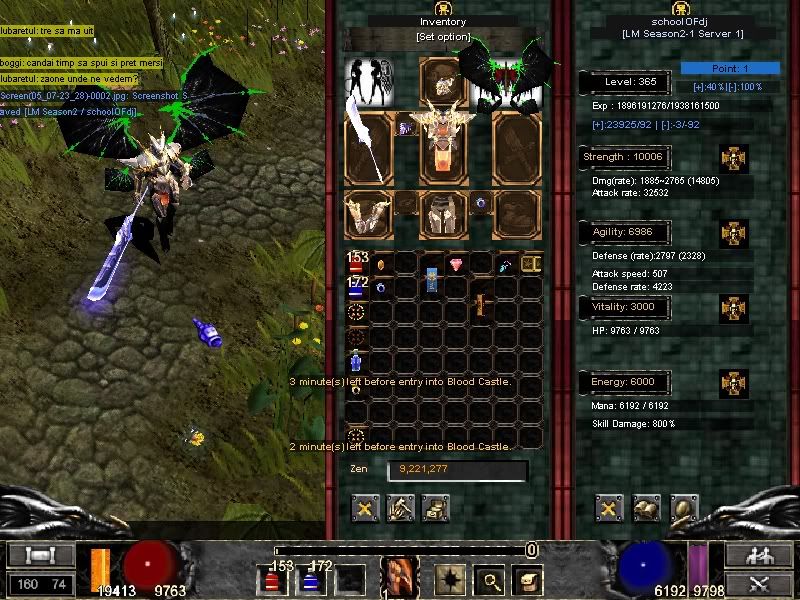Pick the pink jewel in the inventory grid
Viewport: 800px width, 600px height.
tap(457, 264)
